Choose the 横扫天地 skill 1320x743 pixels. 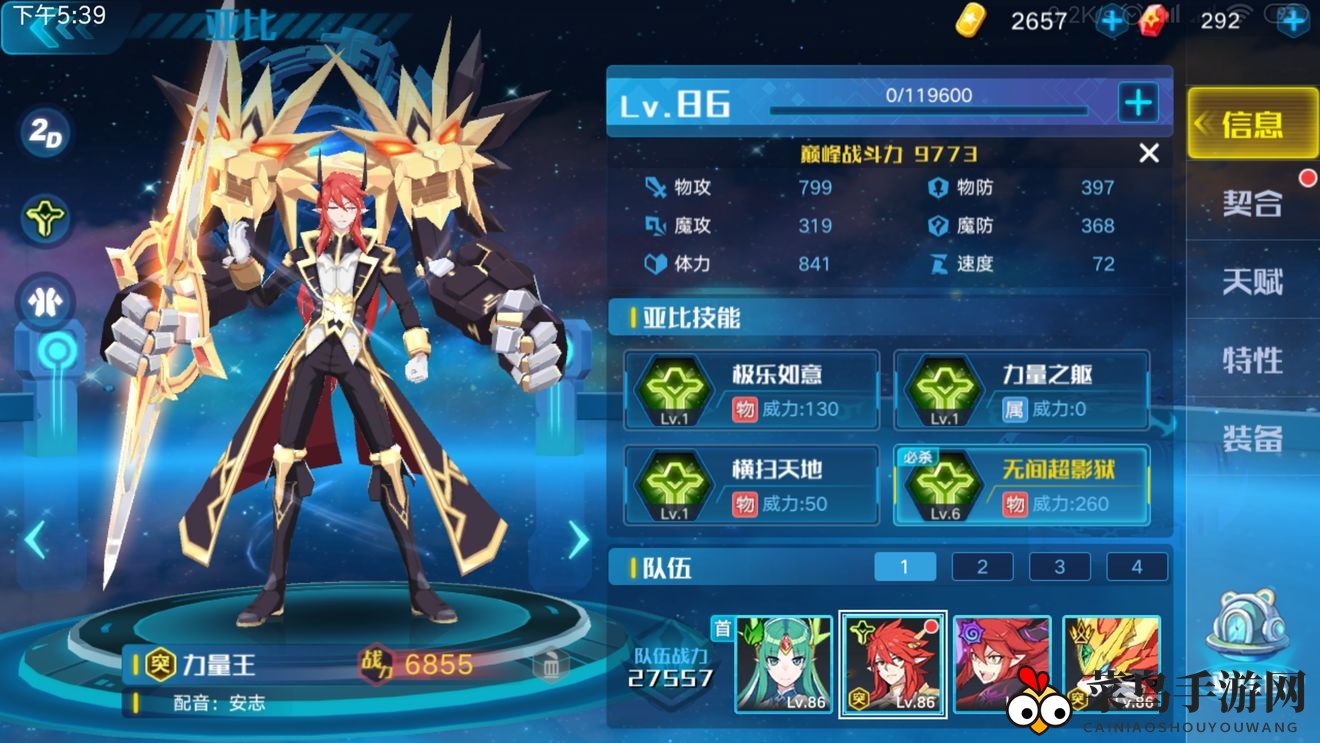(x=751, y=486)
